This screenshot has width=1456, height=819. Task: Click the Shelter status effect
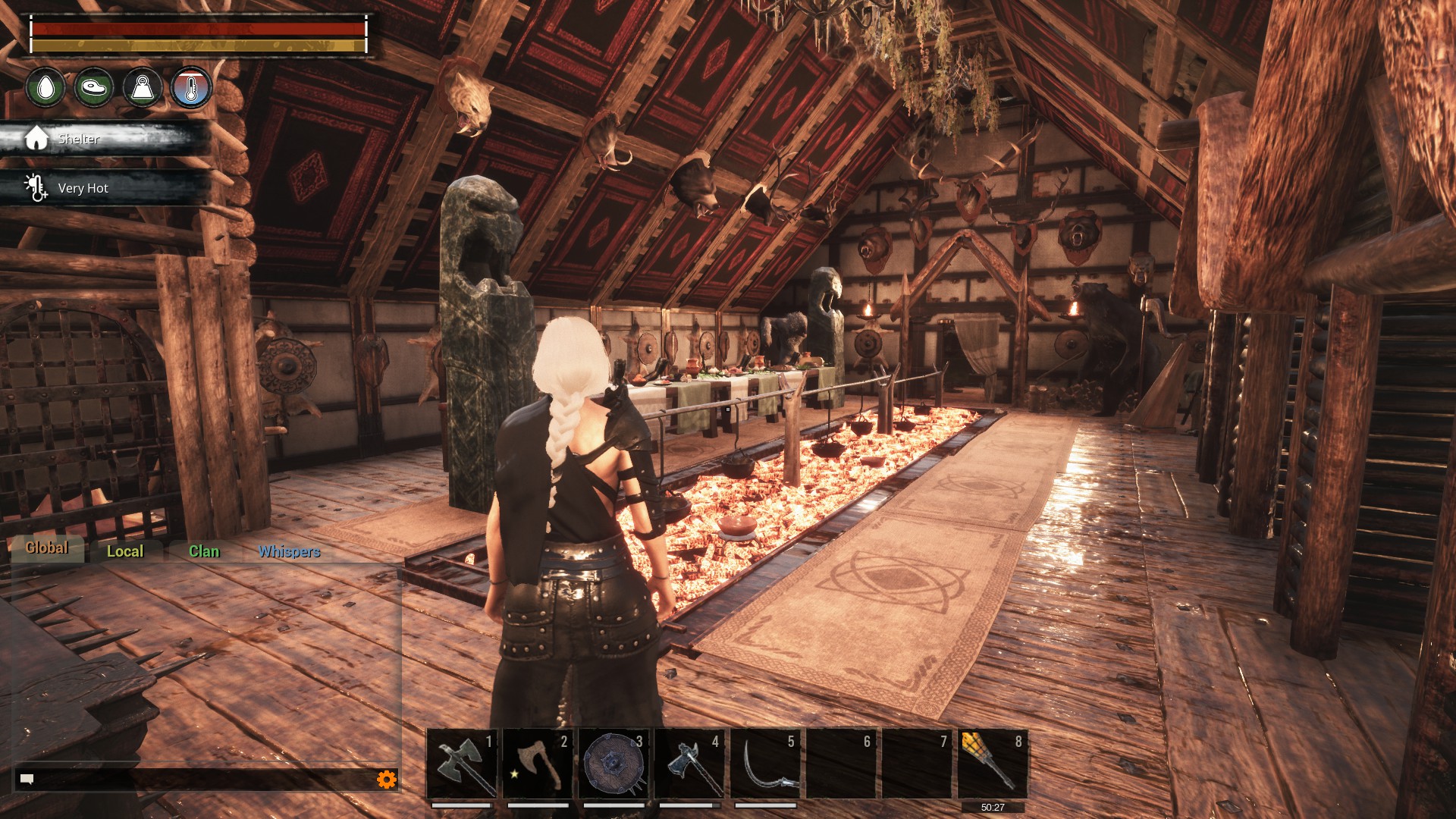click(79, 139)
